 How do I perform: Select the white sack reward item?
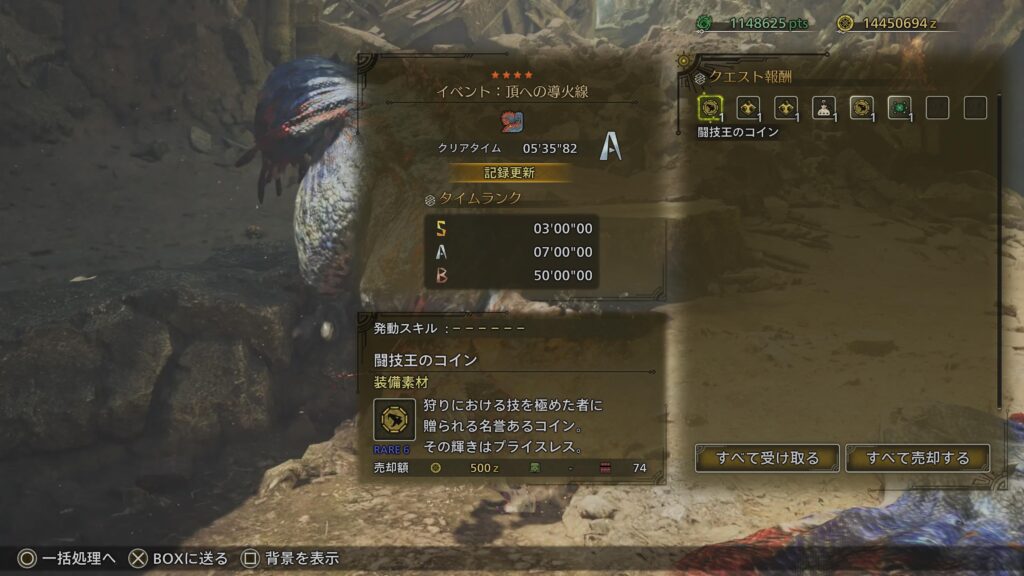point(823,108)
